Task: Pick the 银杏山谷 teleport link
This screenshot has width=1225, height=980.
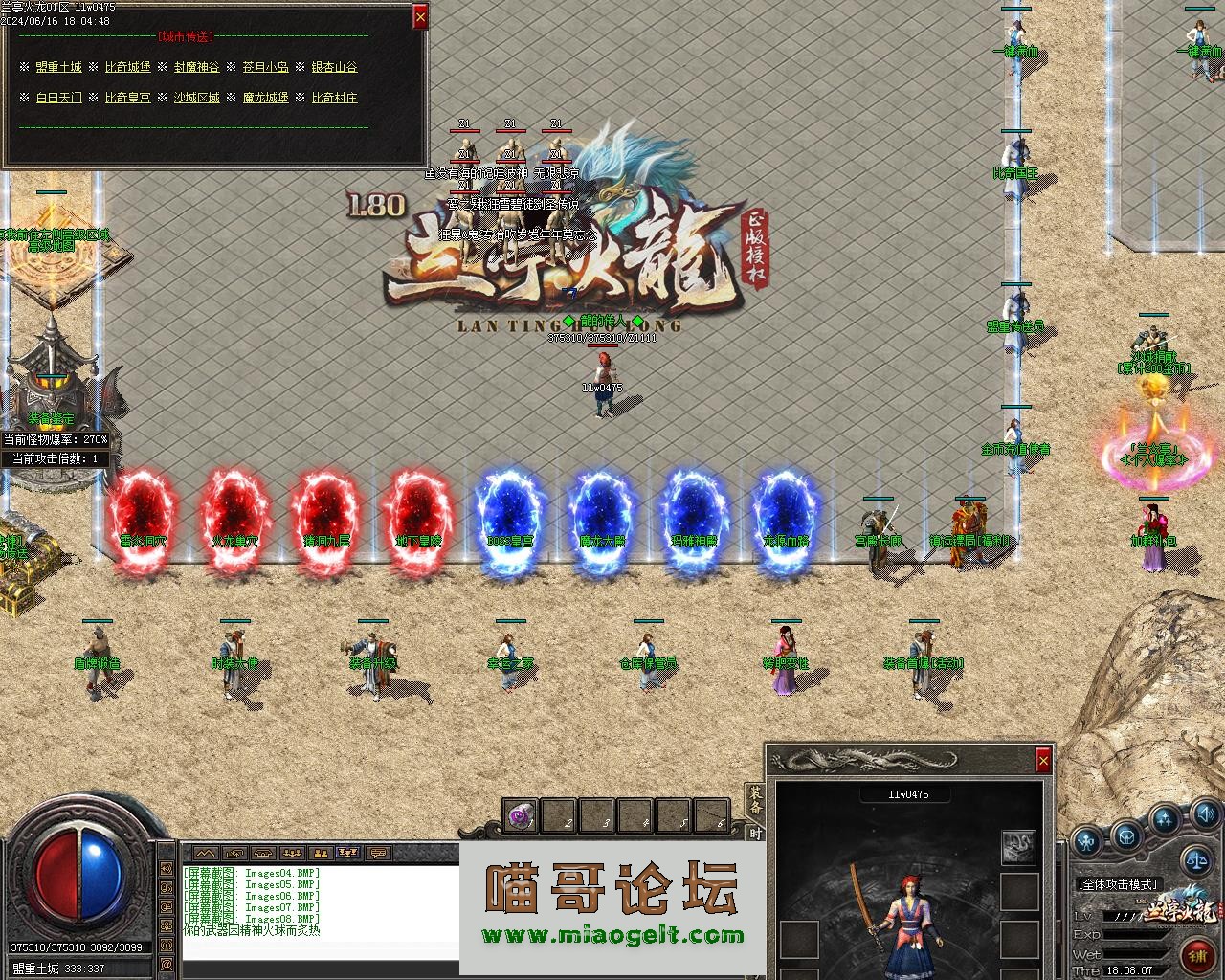Action: point(334,67)
